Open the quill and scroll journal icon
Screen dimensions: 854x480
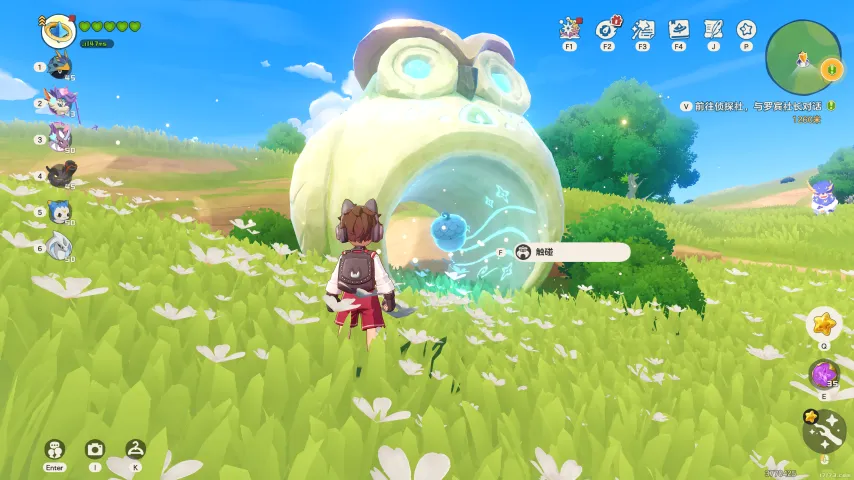click(x=713, y=30)
